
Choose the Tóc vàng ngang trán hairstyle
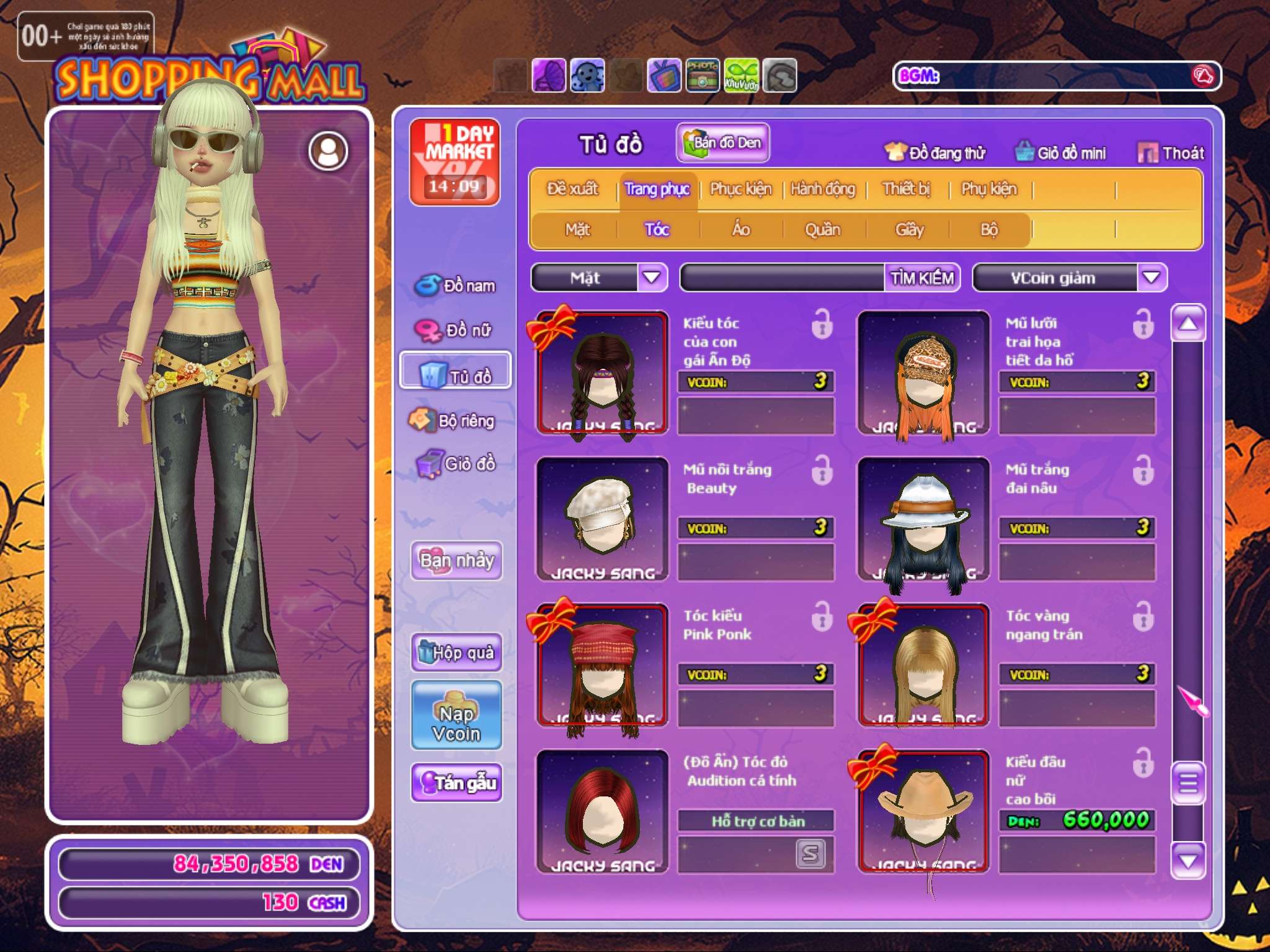point(923,665)
